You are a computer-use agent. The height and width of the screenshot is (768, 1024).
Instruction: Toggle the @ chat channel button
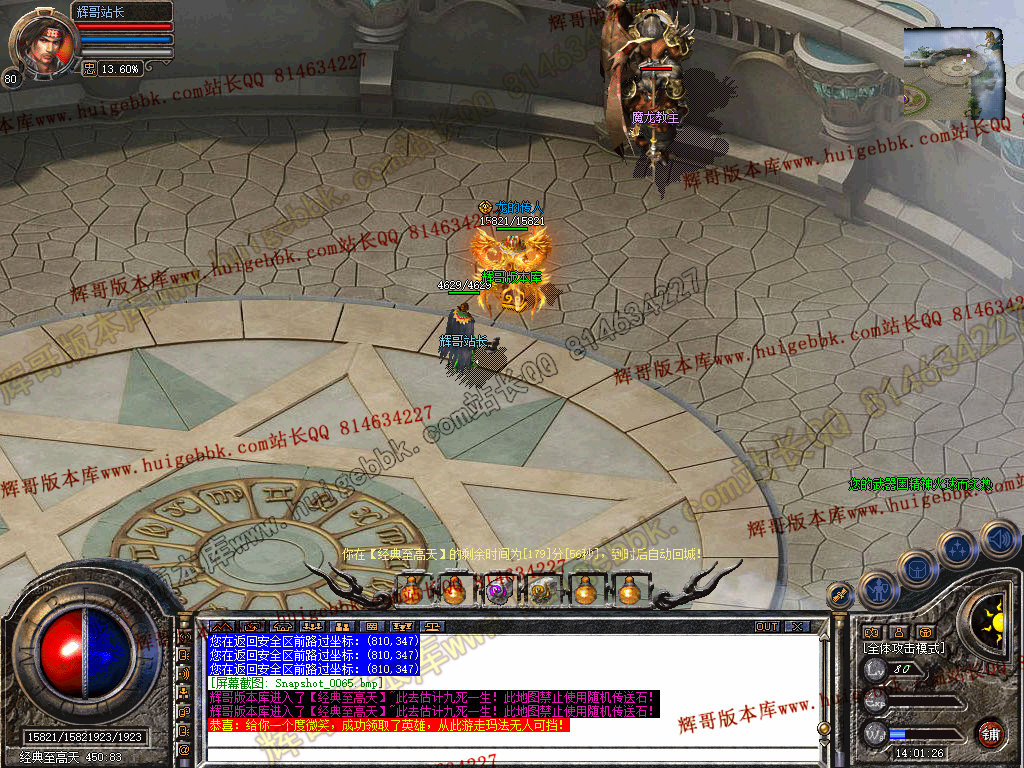(x=184, y=749)
